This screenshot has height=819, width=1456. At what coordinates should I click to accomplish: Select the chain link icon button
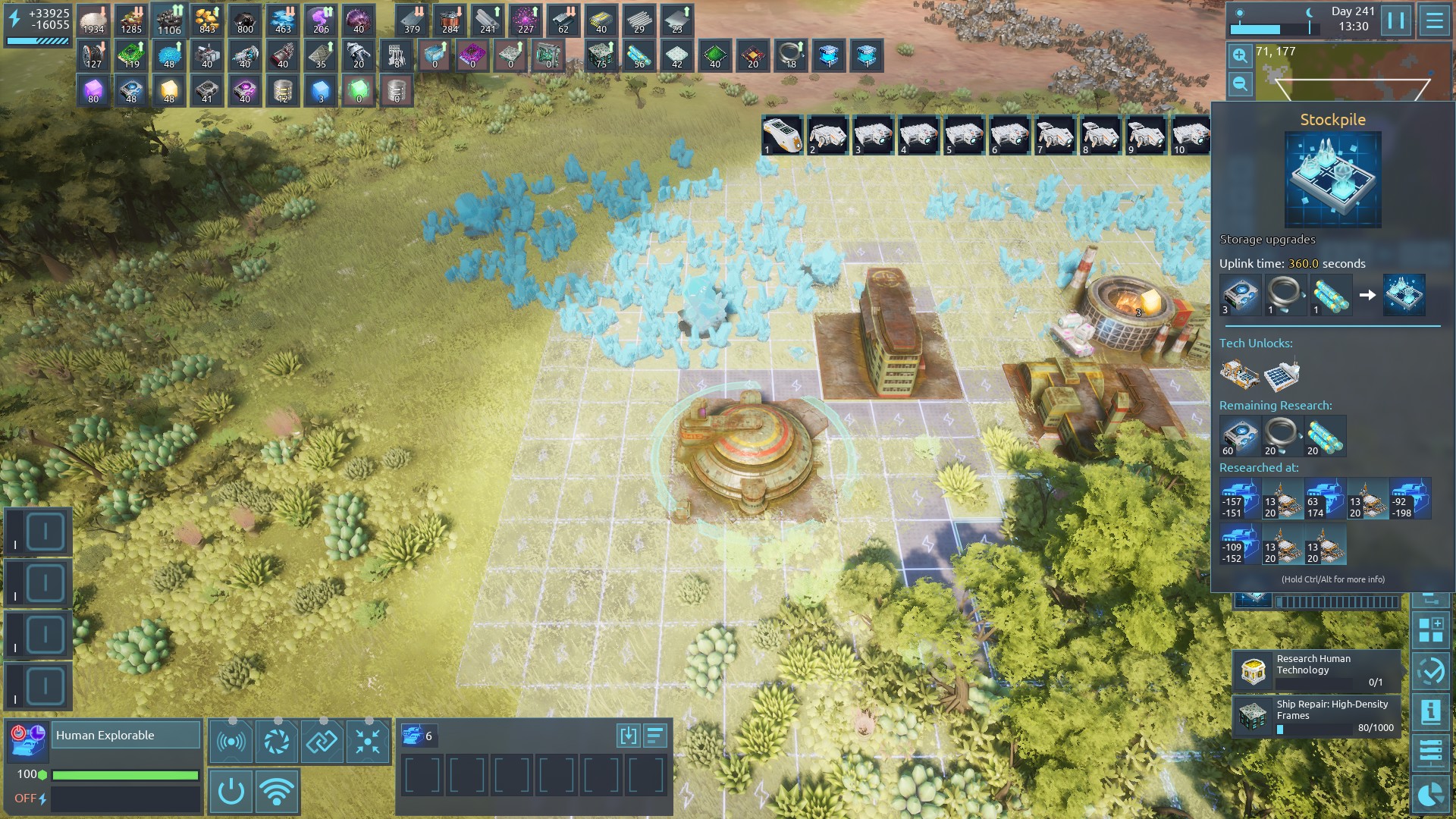(322, 741)
